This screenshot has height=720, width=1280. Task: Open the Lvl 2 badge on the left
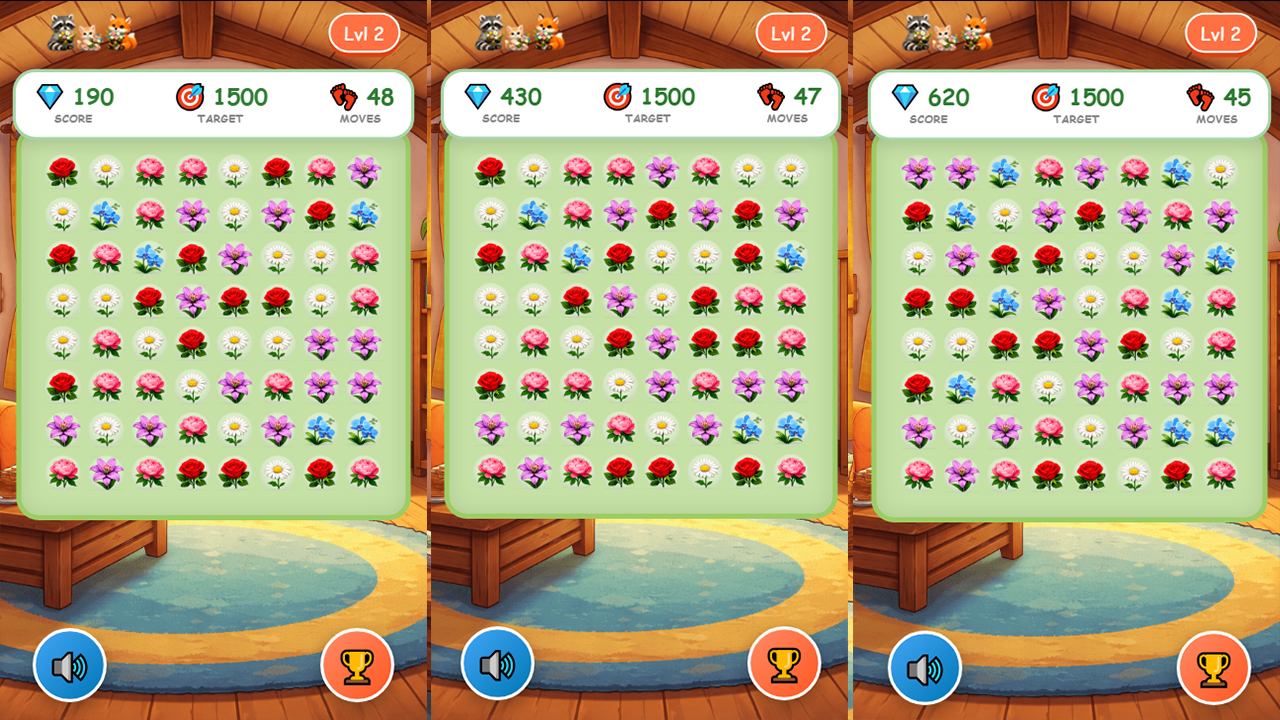(x=364, y=32)
